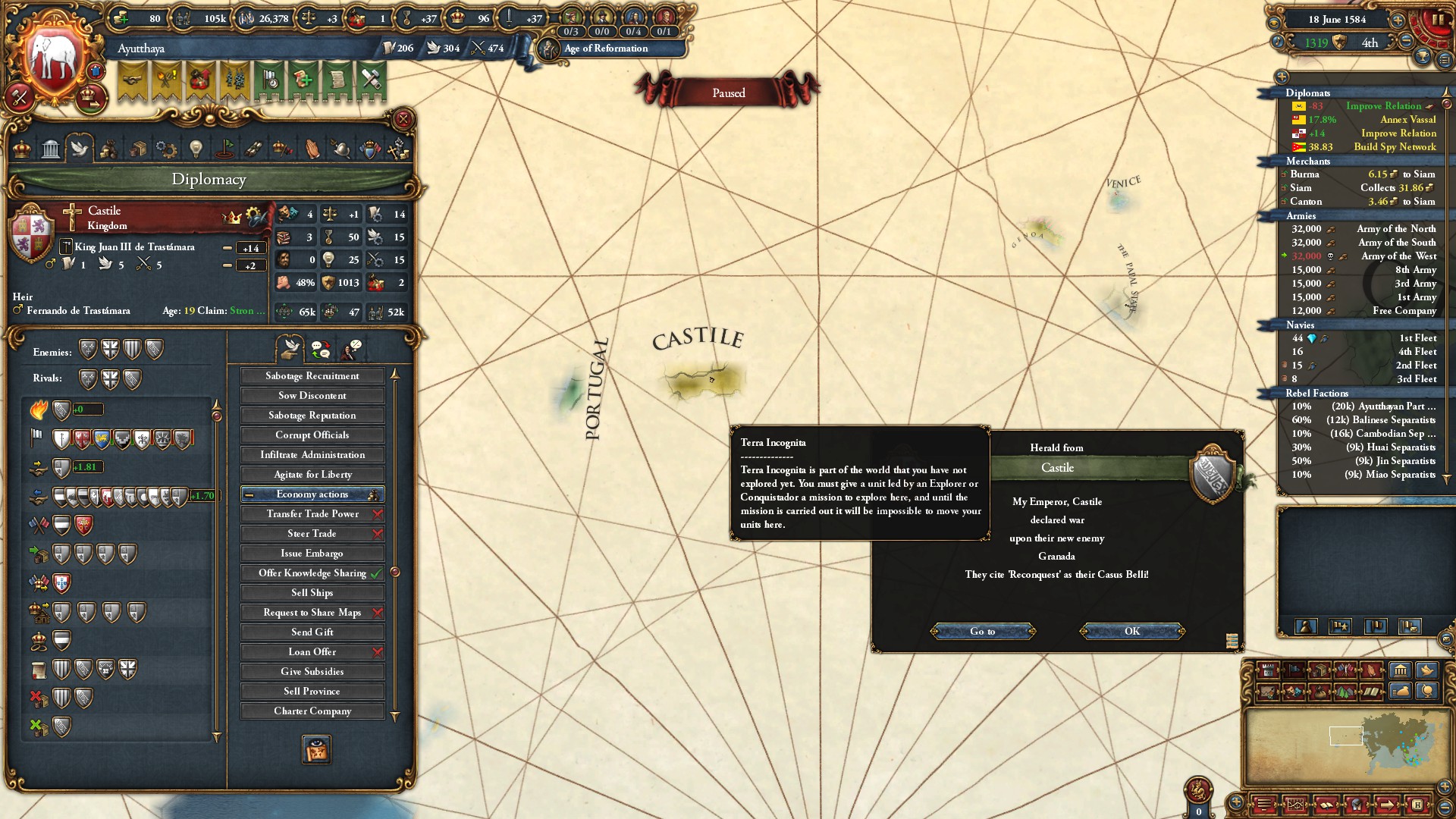Offer Knowledge Sharing to Castile
Image resolution: width=1456 pixels, height=819 pixels.
click(x=312, y=573)
